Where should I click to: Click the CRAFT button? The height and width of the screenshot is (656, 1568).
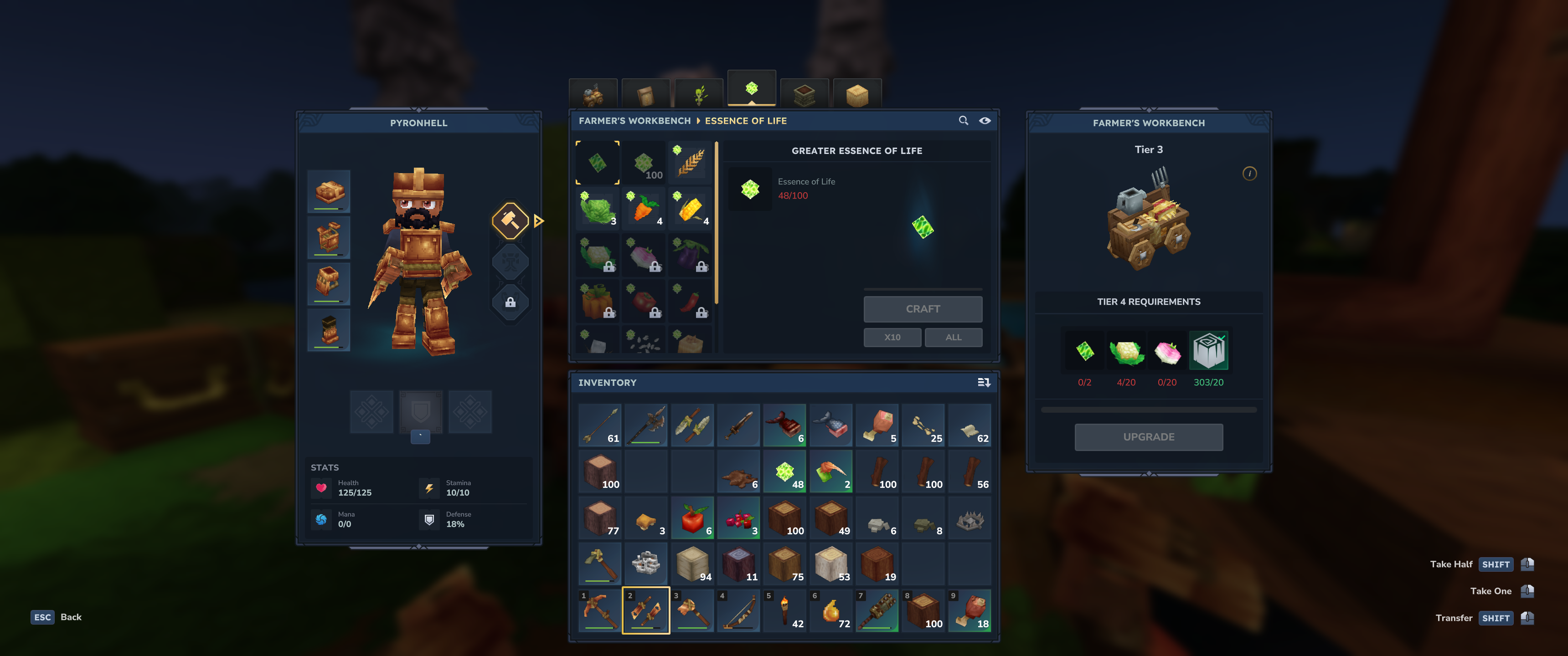tap(922, 309)
